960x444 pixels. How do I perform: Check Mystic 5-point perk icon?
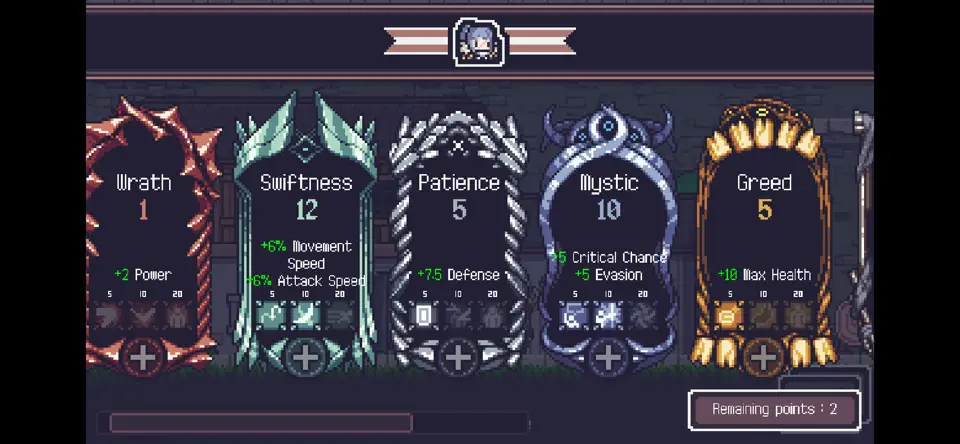575,316
